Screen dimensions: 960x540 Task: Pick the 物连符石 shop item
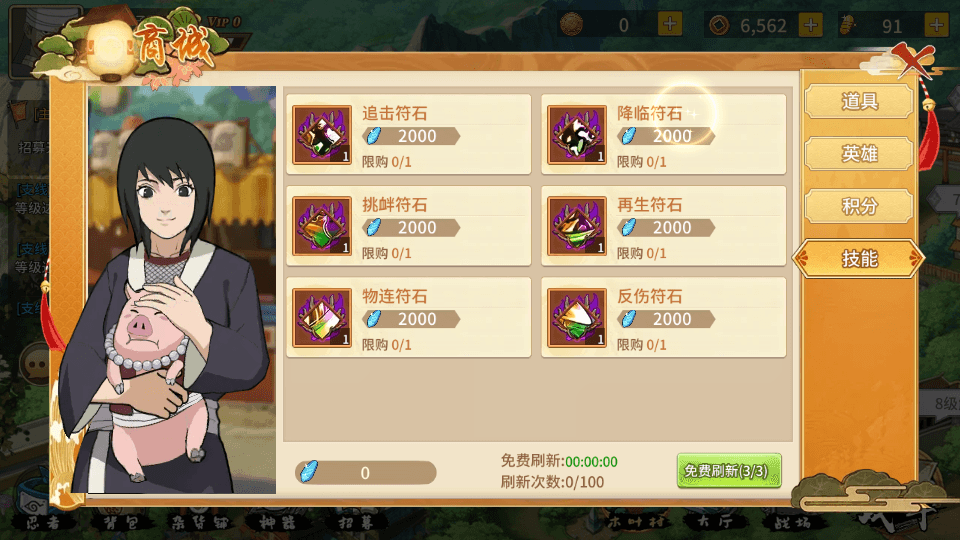408,318
